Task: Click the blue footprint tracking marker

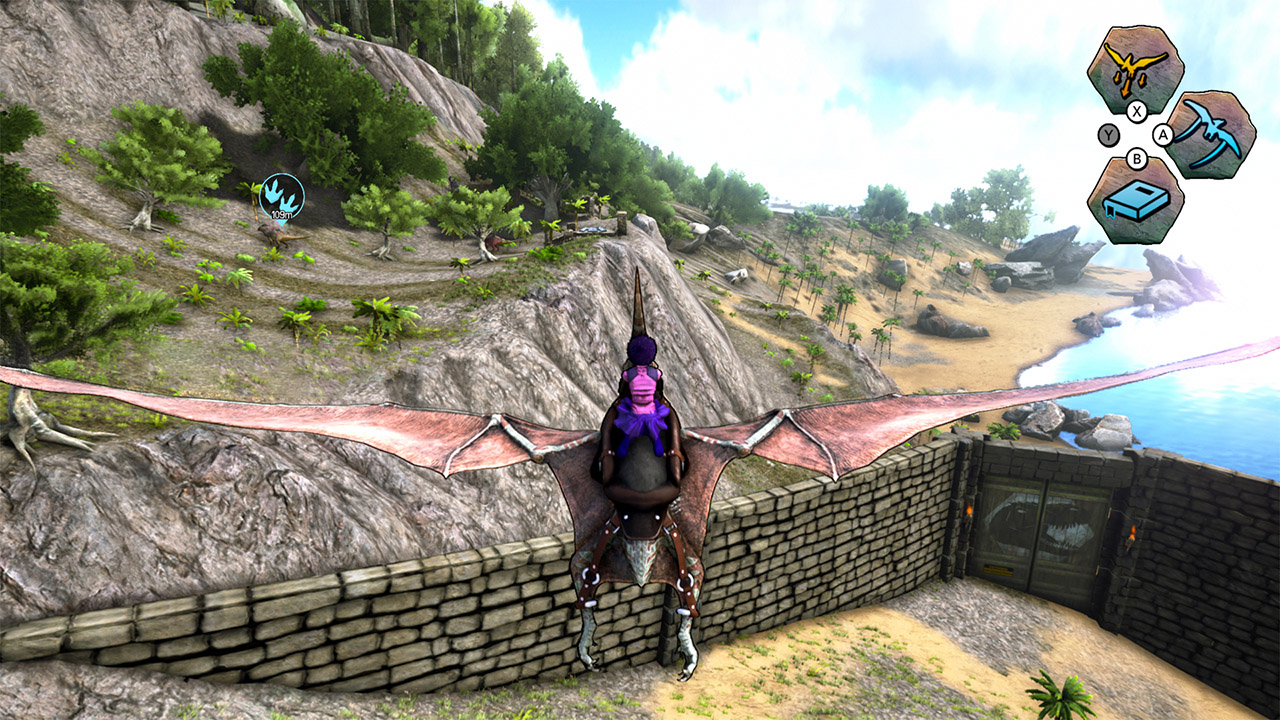Action: click(x=282, y=198)
